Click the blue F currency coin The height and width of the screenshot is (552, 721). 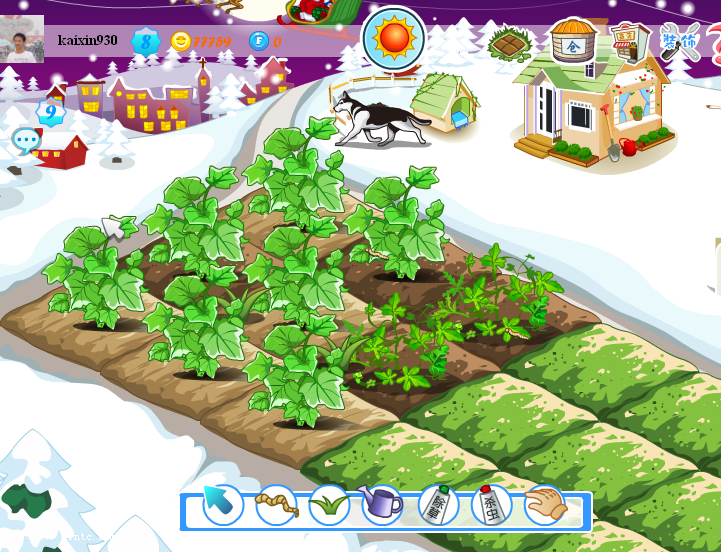(x=258, y=41)
